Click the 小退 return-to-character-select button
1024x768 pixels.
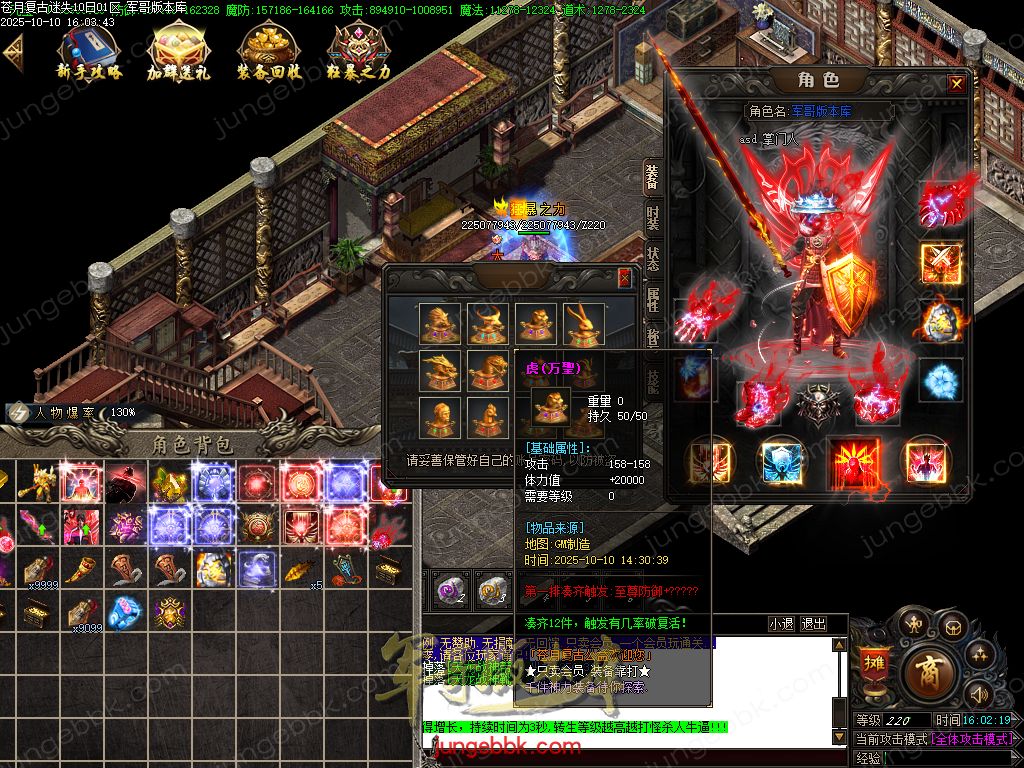coord(781,624)
